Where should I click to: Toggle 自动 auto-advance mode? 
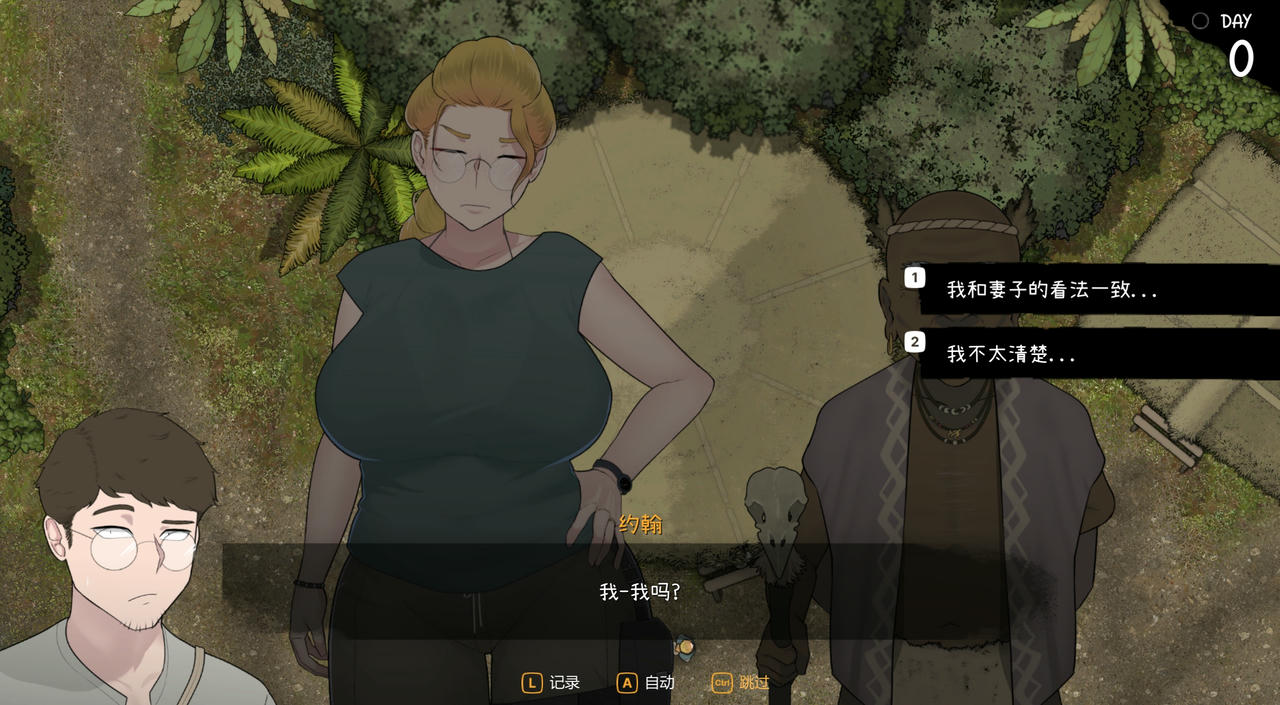[646, 683]
